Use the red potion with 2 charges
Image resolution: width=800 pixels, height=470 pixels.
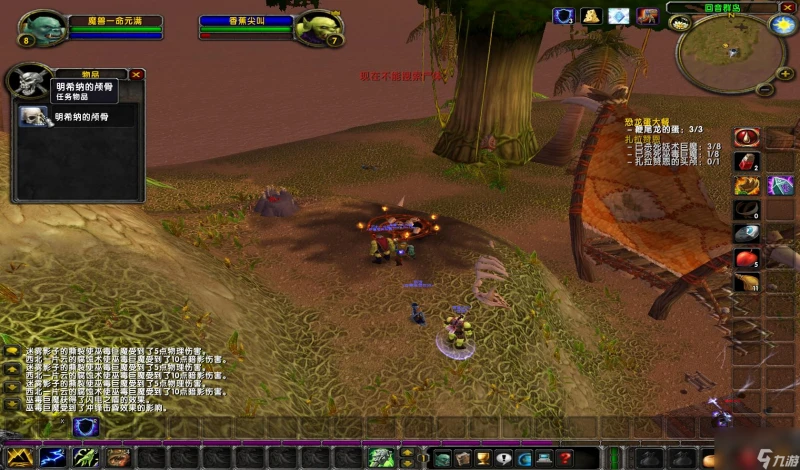tap(746, 161)
